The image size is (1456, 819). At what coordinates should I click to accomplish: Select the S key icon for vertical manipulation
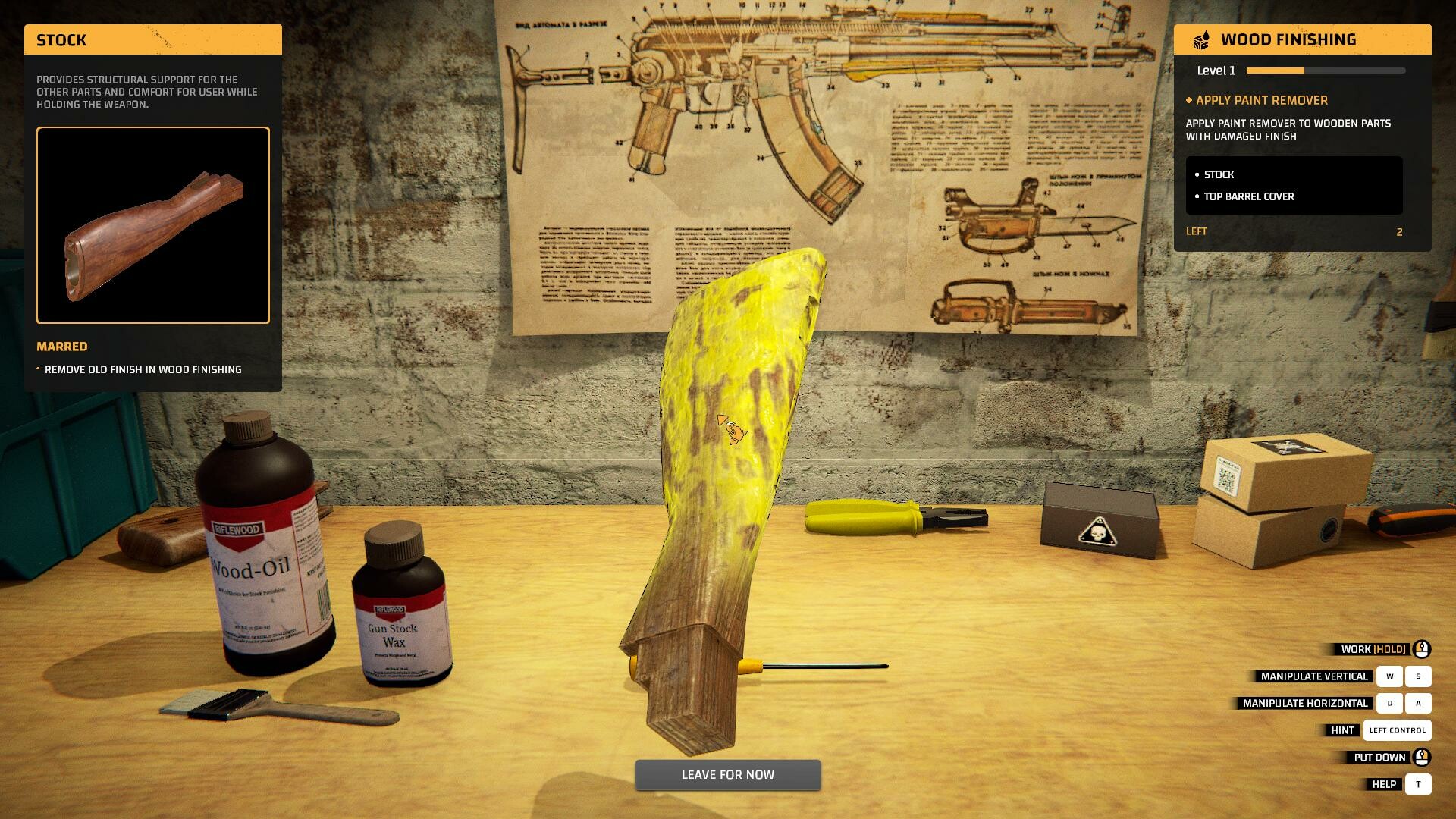[1419, 676]
